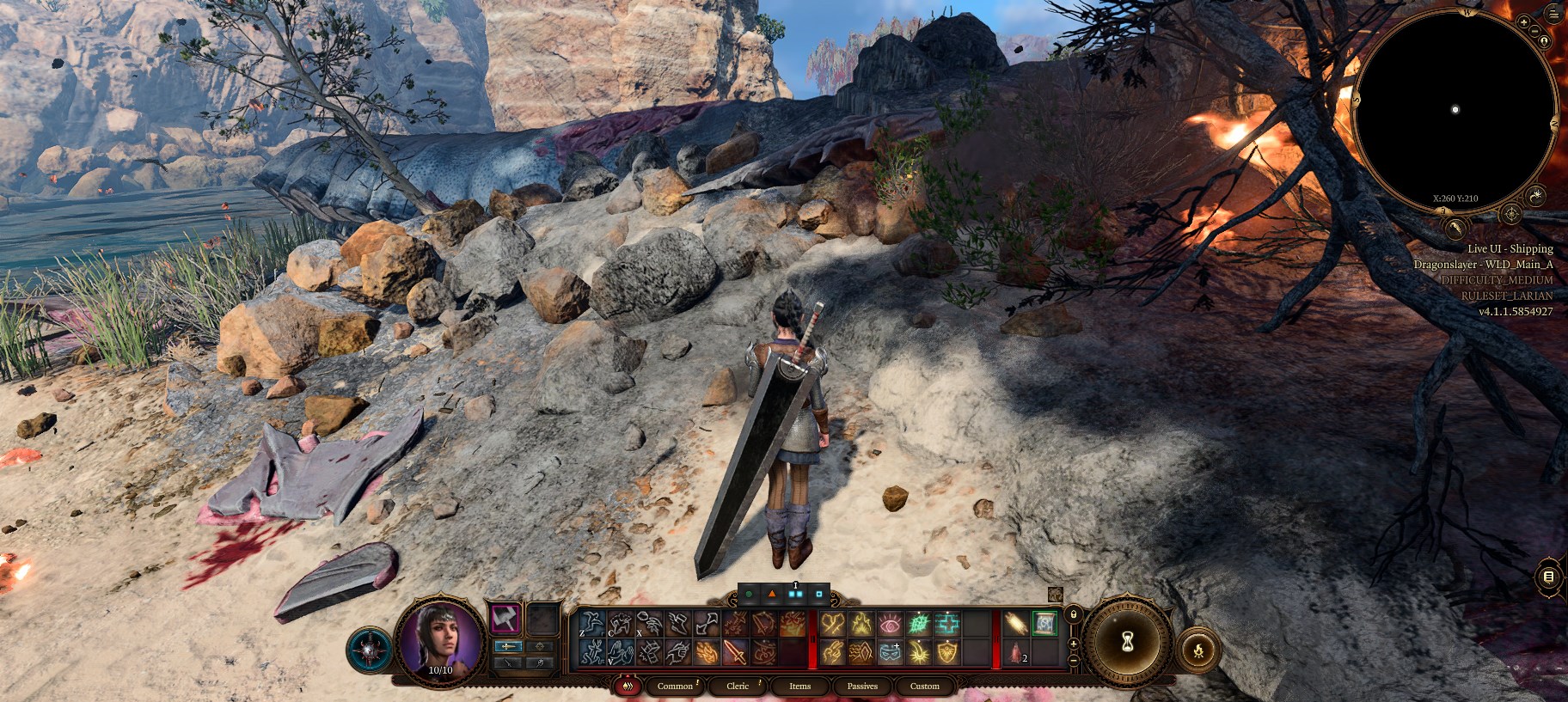Open the minimap menu button
Image resolution: width=1568 pixels, height=702 pixels.
click(1553, 12)
